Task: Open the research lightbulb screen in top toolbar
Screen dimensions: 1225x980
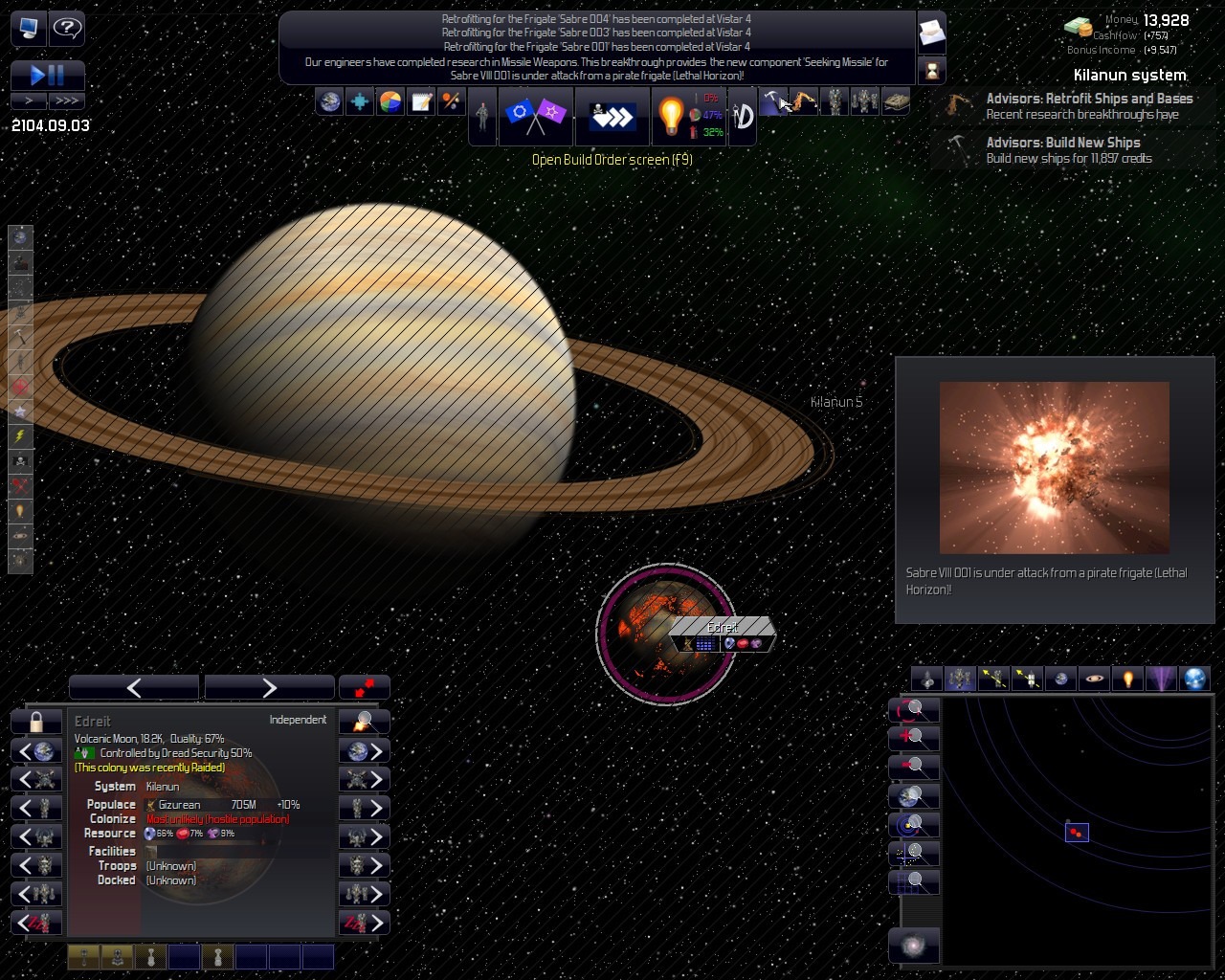Action: tap(671, 116)
